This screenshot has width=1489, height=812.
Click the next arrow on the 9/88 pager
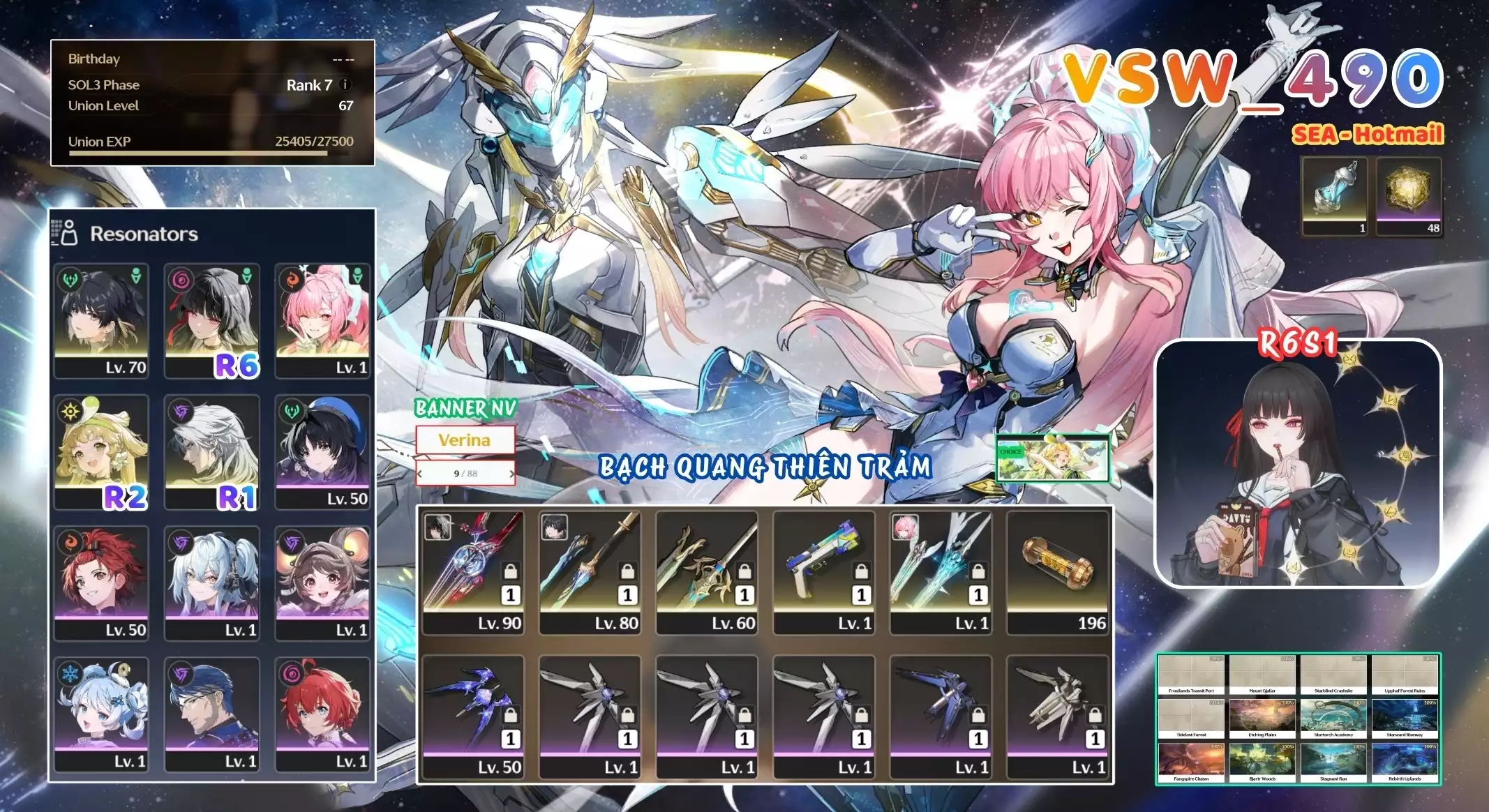tap(511, 474)
